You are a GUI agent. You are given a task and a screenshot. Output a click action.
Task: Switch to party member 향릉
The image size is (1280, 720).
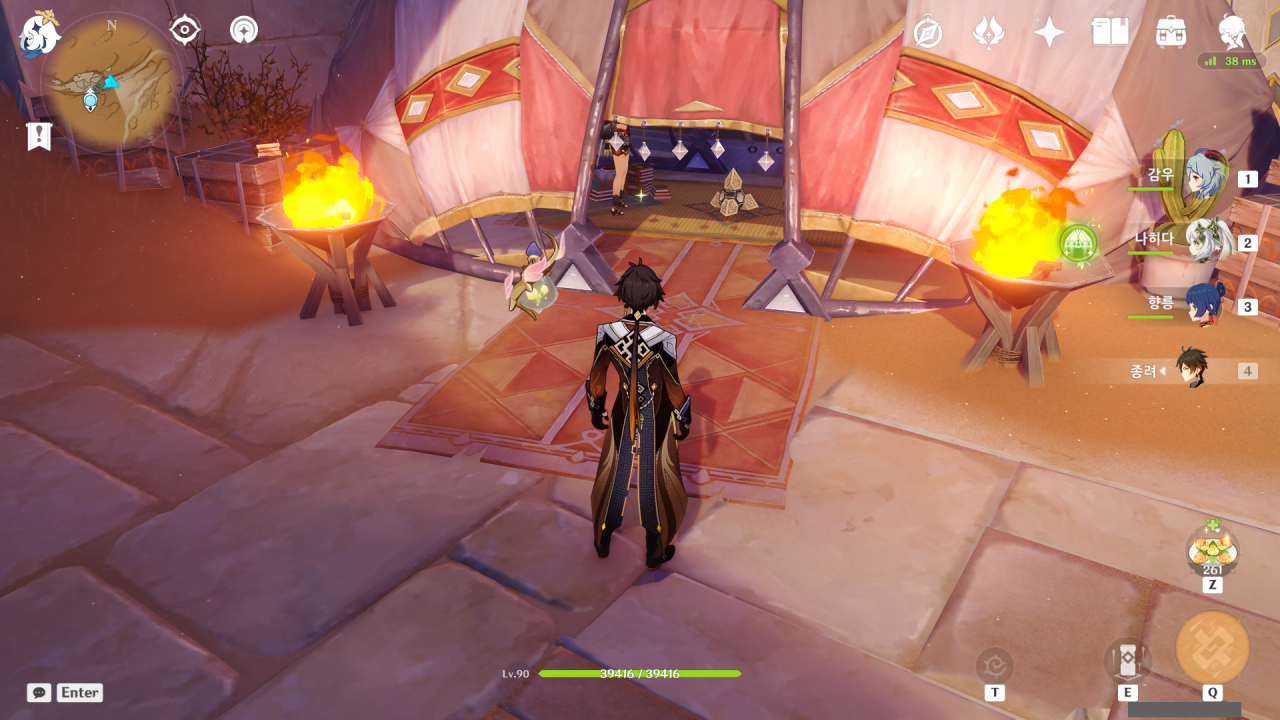click(1205, 305)
